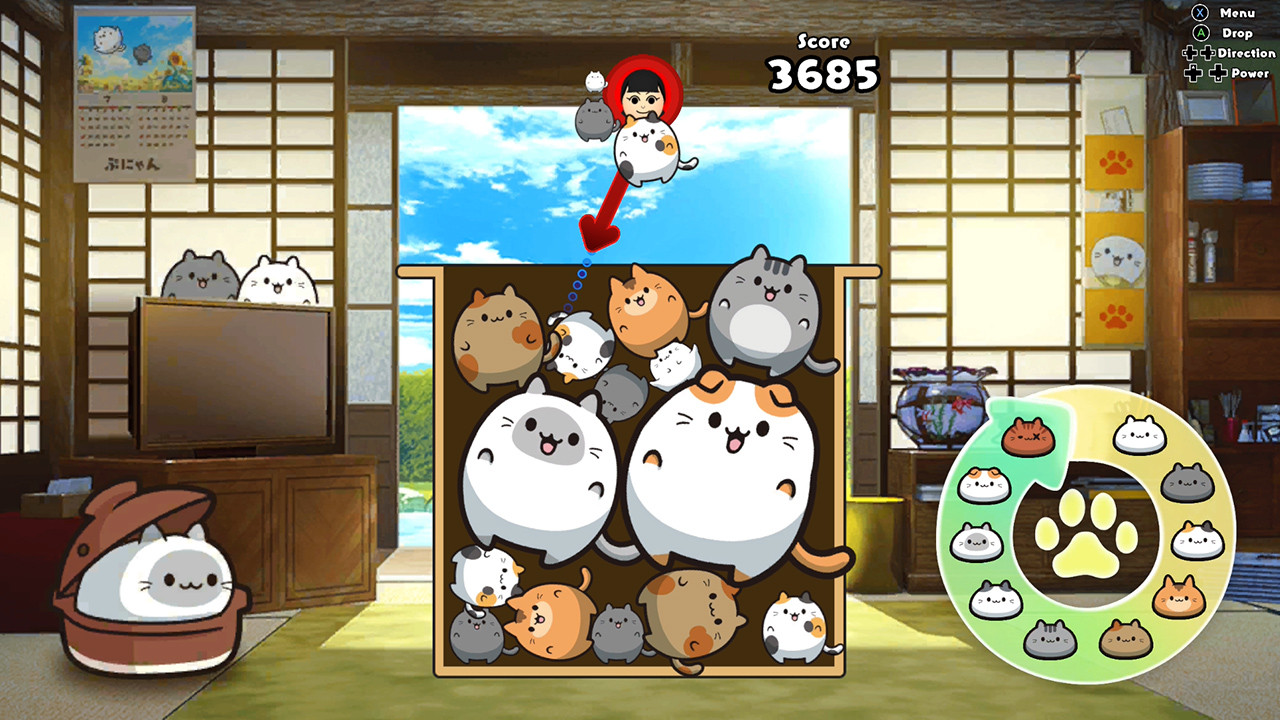
Task: Click the X button prompt icon
Action: (1200, 13)
